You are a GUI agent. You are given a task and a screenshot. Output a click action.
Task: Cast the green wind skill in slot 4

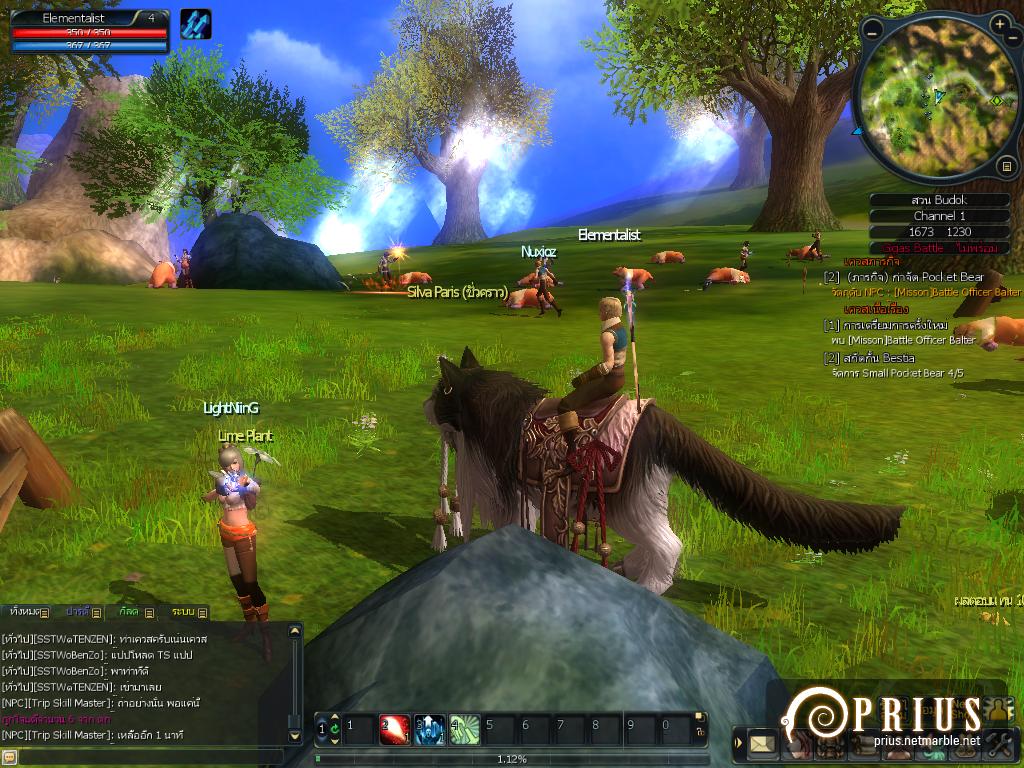point(464,729)
